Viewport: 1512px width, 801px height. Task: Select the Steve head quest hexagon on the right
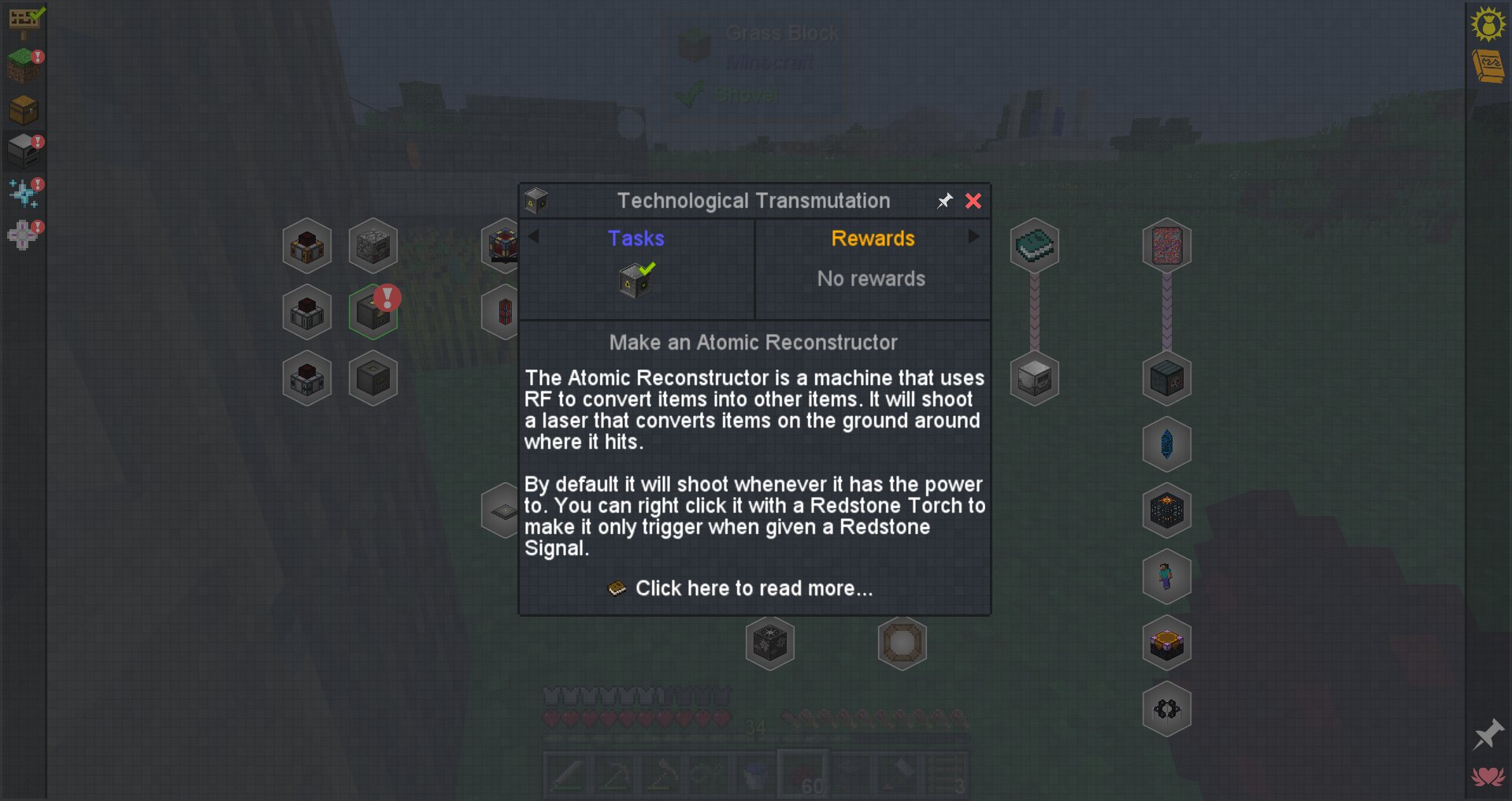point(1166,577)
